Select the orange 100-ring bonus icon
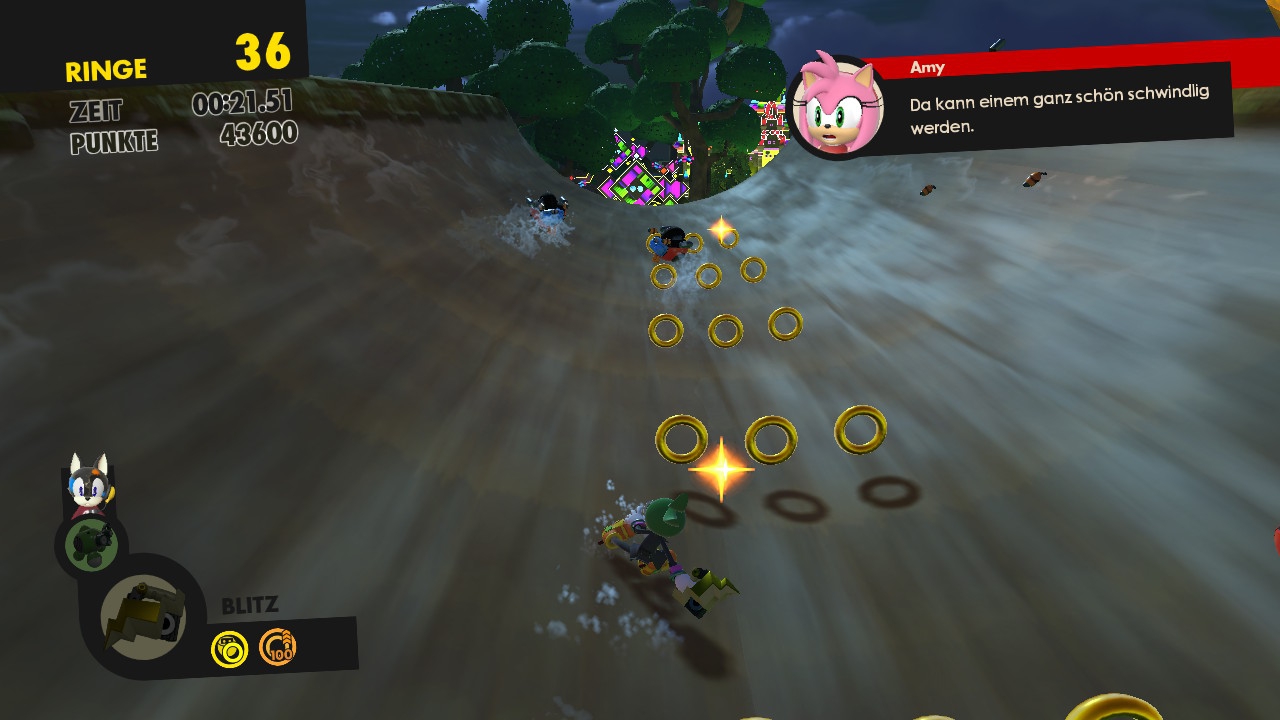The height and width of the screenshot is (720, 1280). [278, 647]
